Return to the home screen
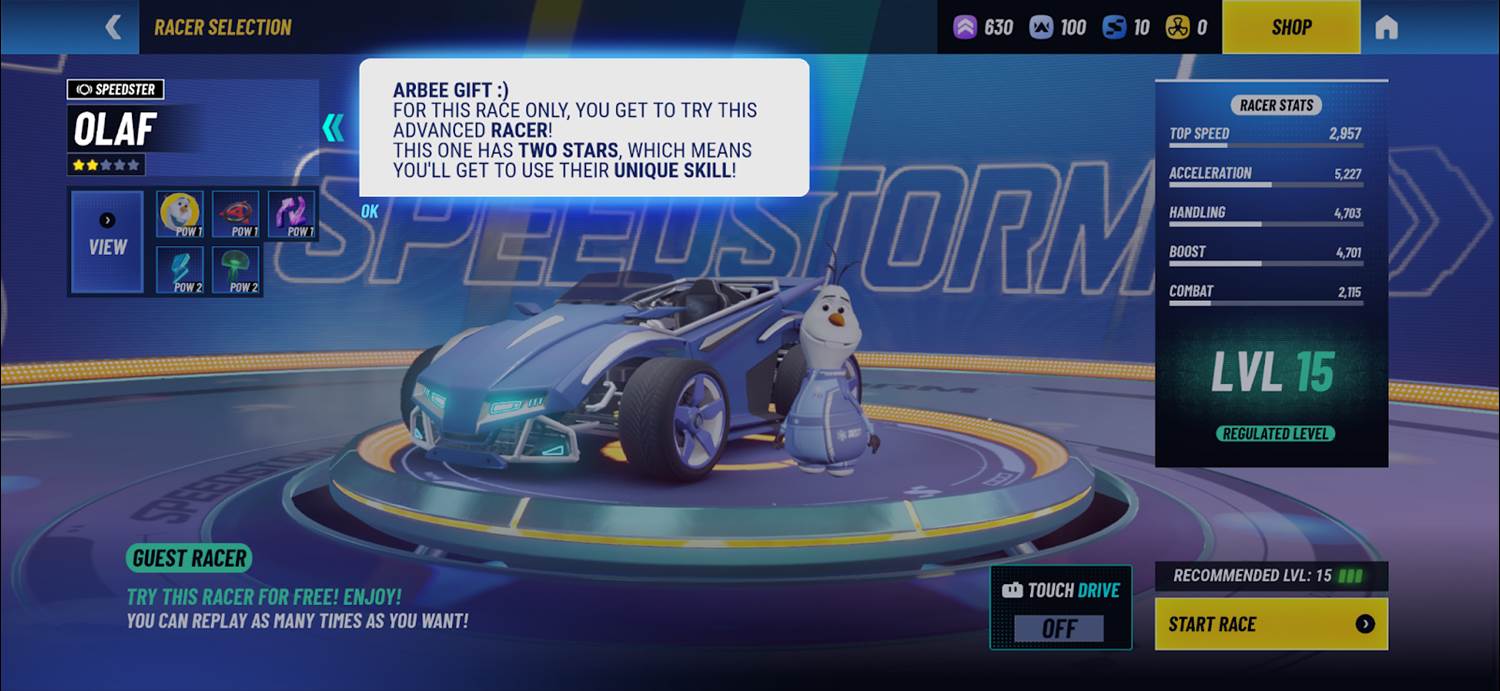1500x691 pixels. (1386, 27)
